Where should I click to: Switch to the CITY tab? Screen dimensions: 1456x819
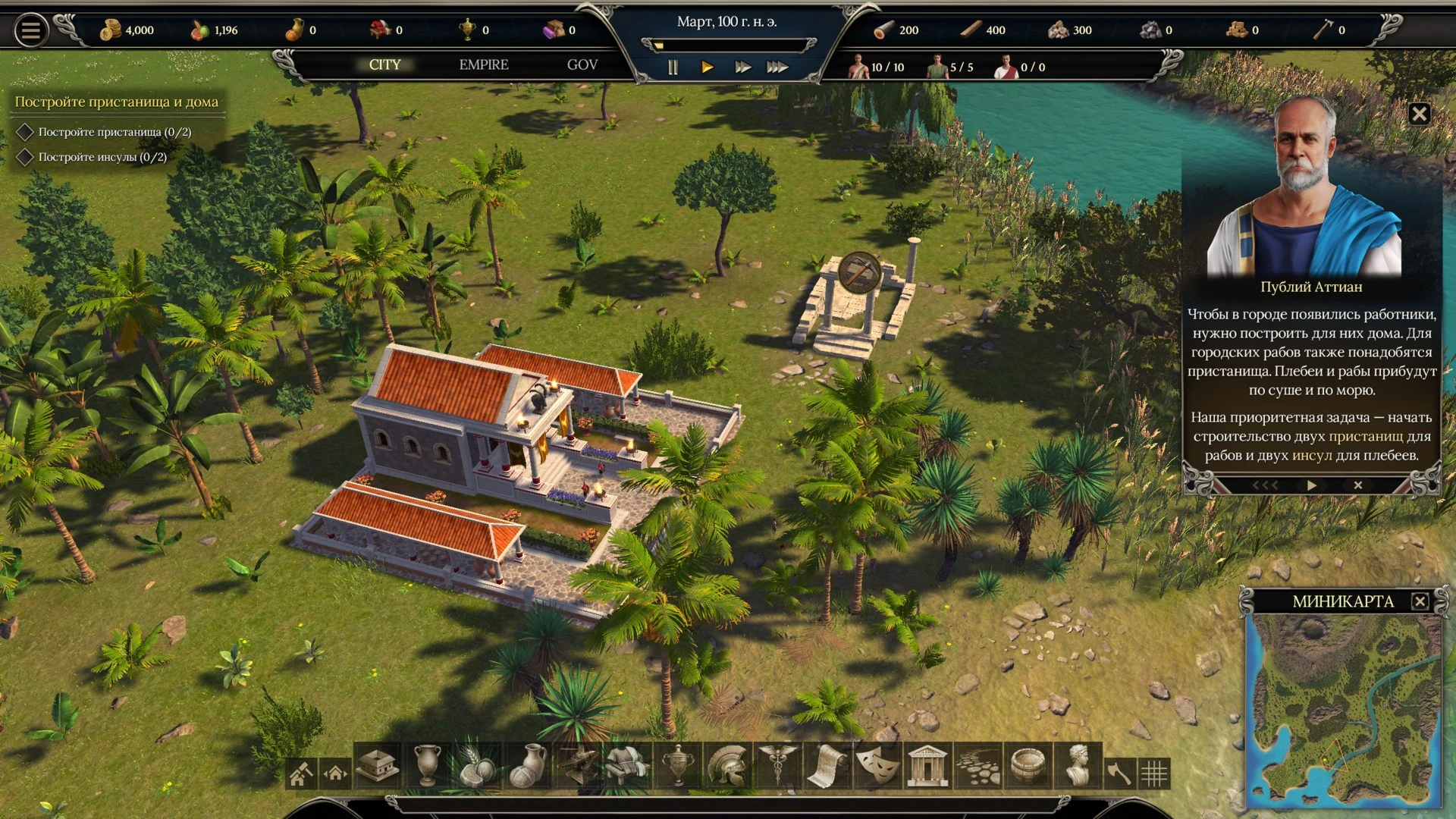pos(384,65)
